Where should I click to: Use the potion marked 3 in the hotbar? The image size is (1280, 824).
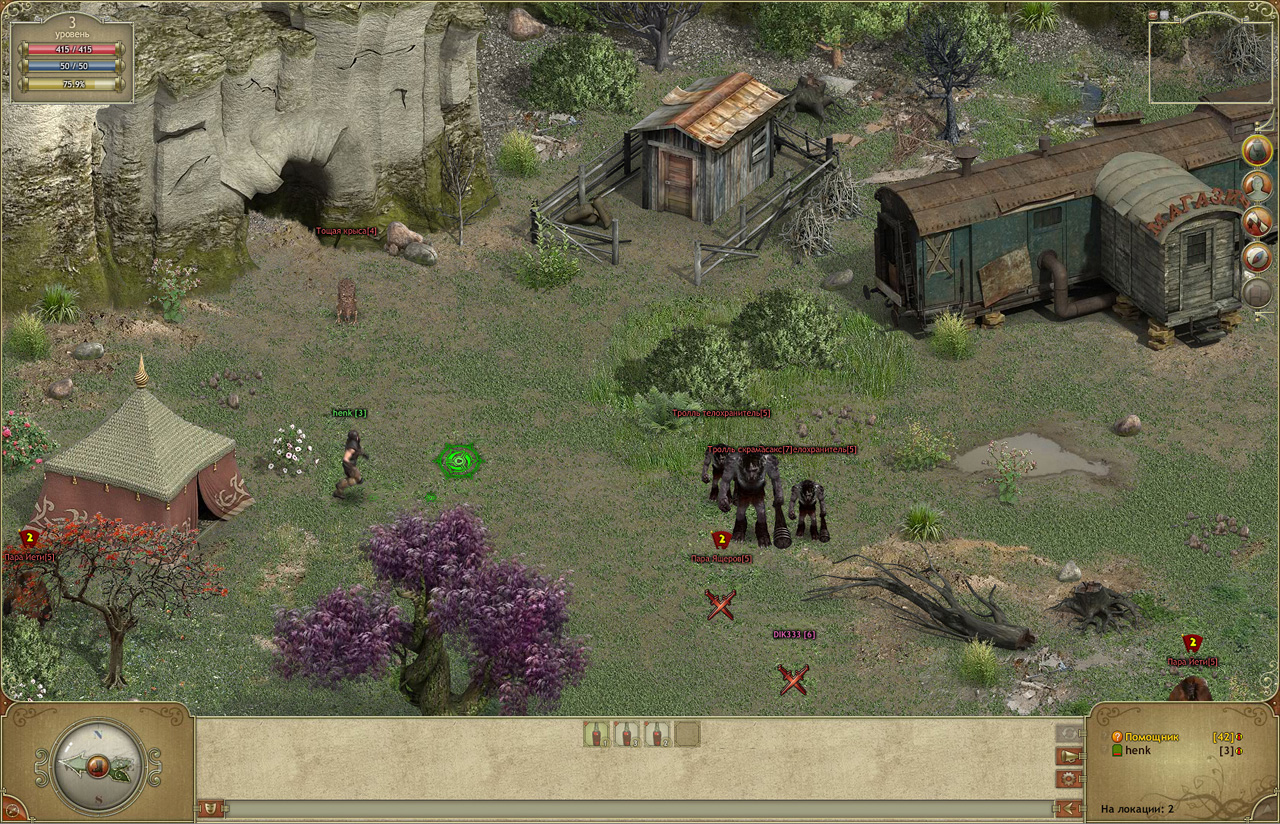click(x=627, y=734)
